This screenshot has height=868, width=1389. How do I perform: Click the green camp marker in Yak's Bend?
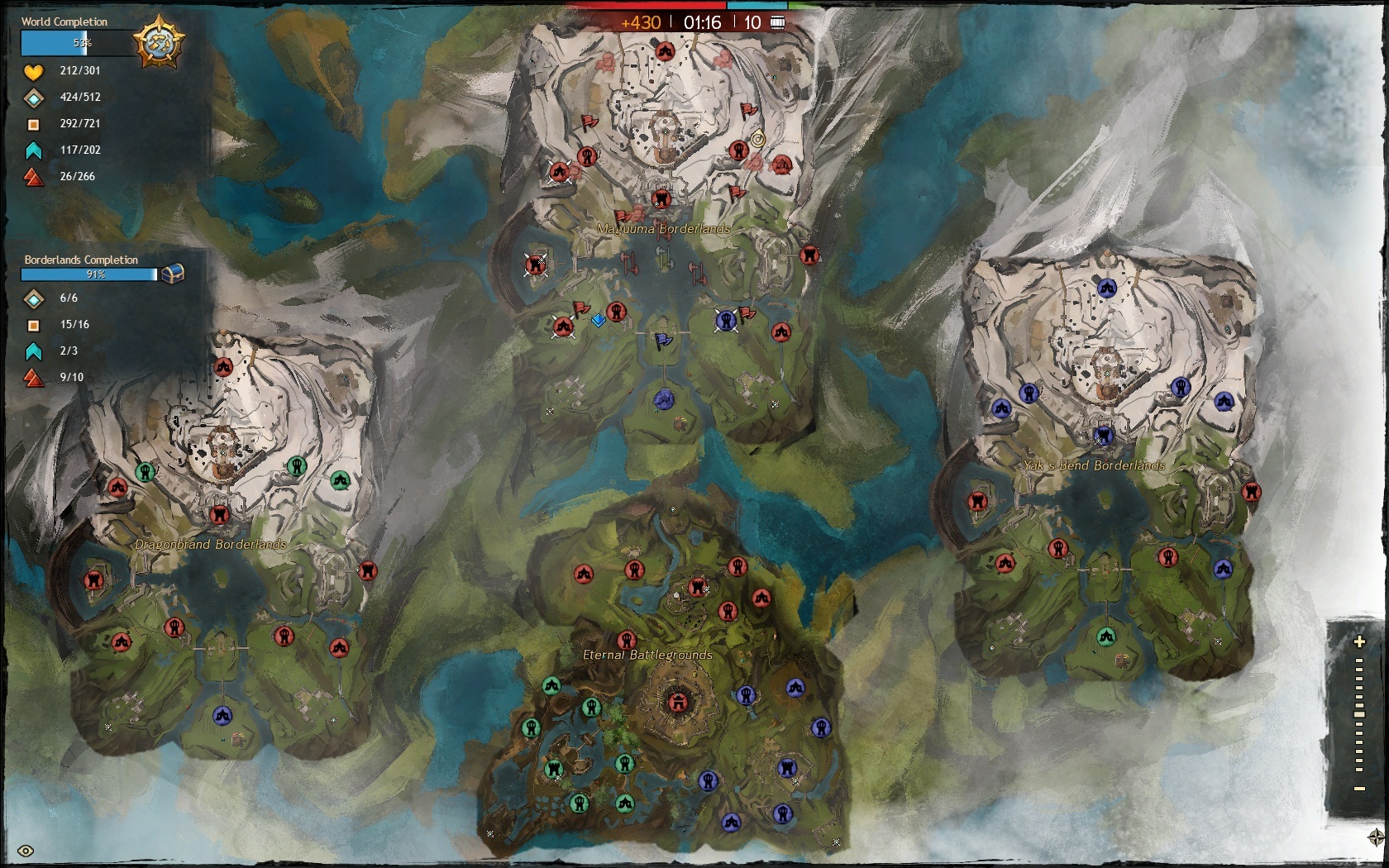tap(1106, 637)
